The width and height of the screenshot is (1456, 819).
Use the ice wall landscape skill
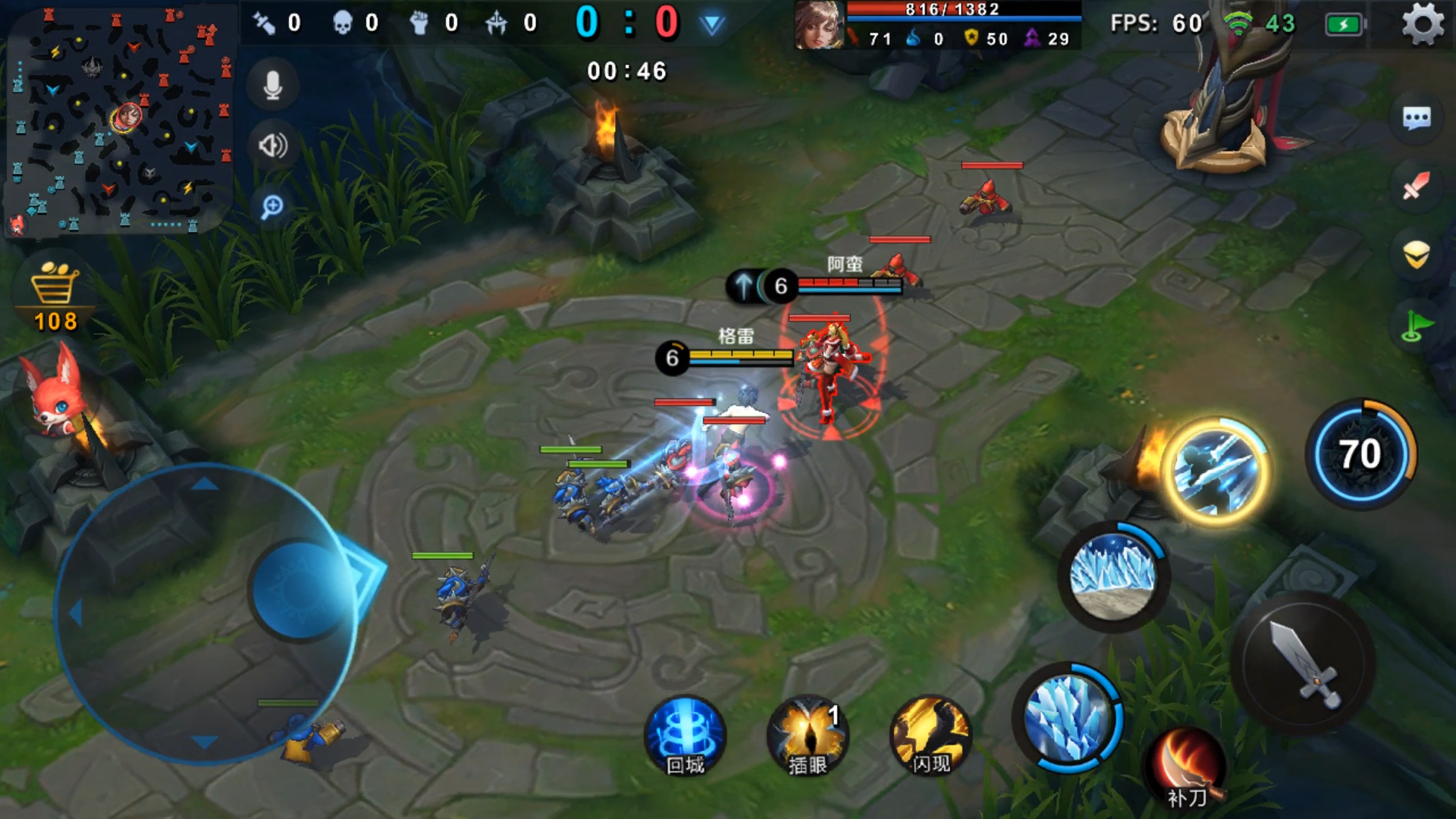pos(1112,576)
